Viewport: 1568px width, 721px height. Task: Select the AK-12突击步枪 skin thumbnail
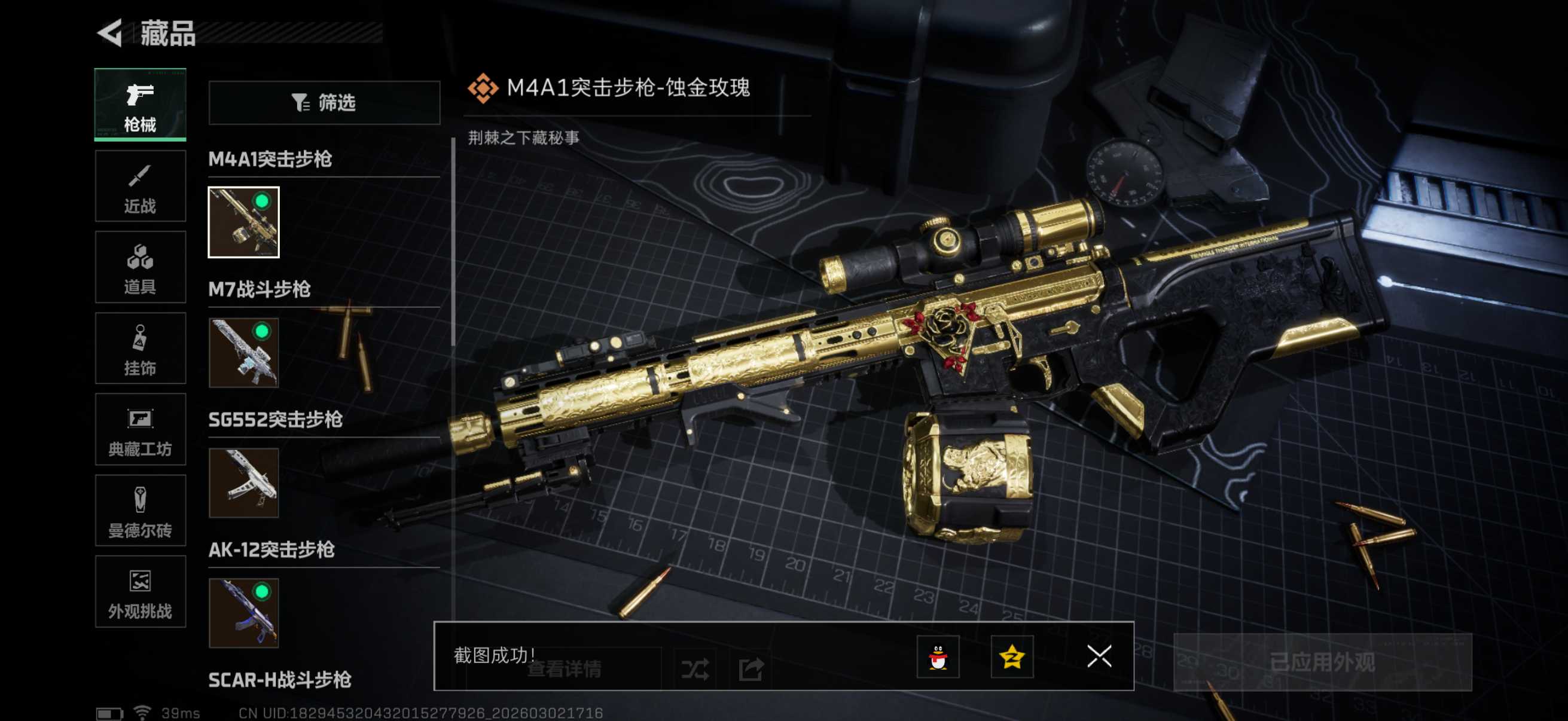pos(243,613)
